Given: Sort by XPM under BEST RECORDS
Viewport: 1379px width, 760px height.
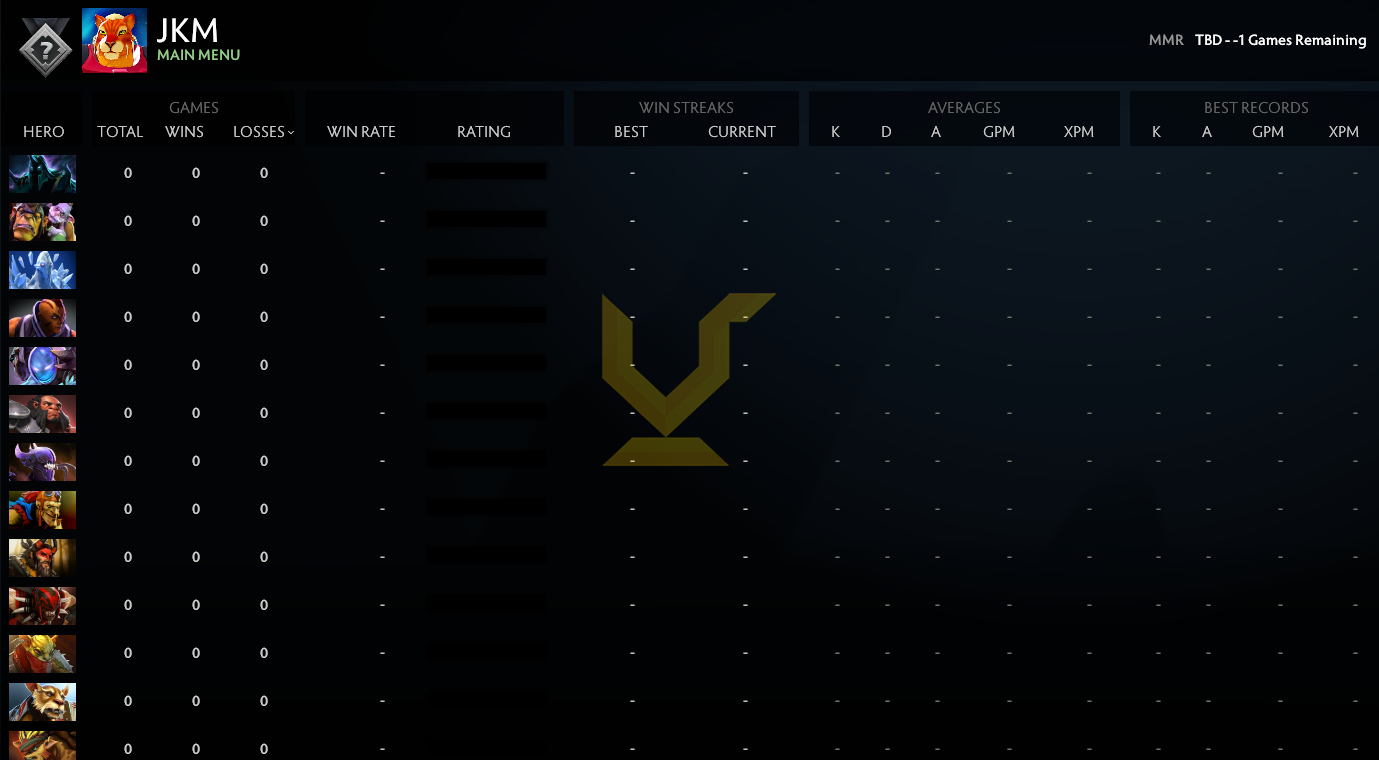Looking at the screenshot, I should point(1344,131).
